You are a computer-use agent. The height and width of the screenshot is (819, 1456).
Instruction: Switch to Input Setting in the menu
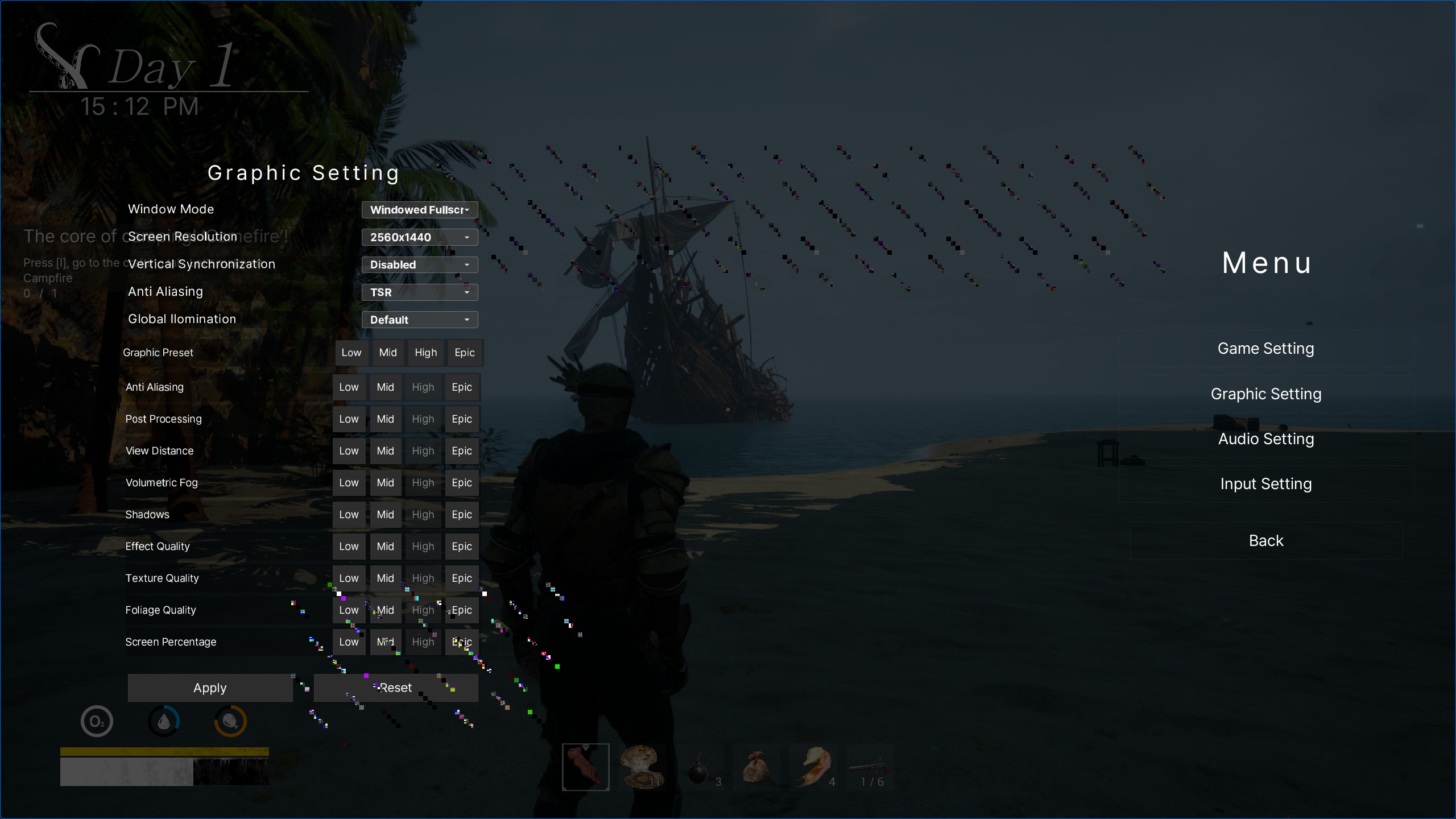tap(1266, 483)
